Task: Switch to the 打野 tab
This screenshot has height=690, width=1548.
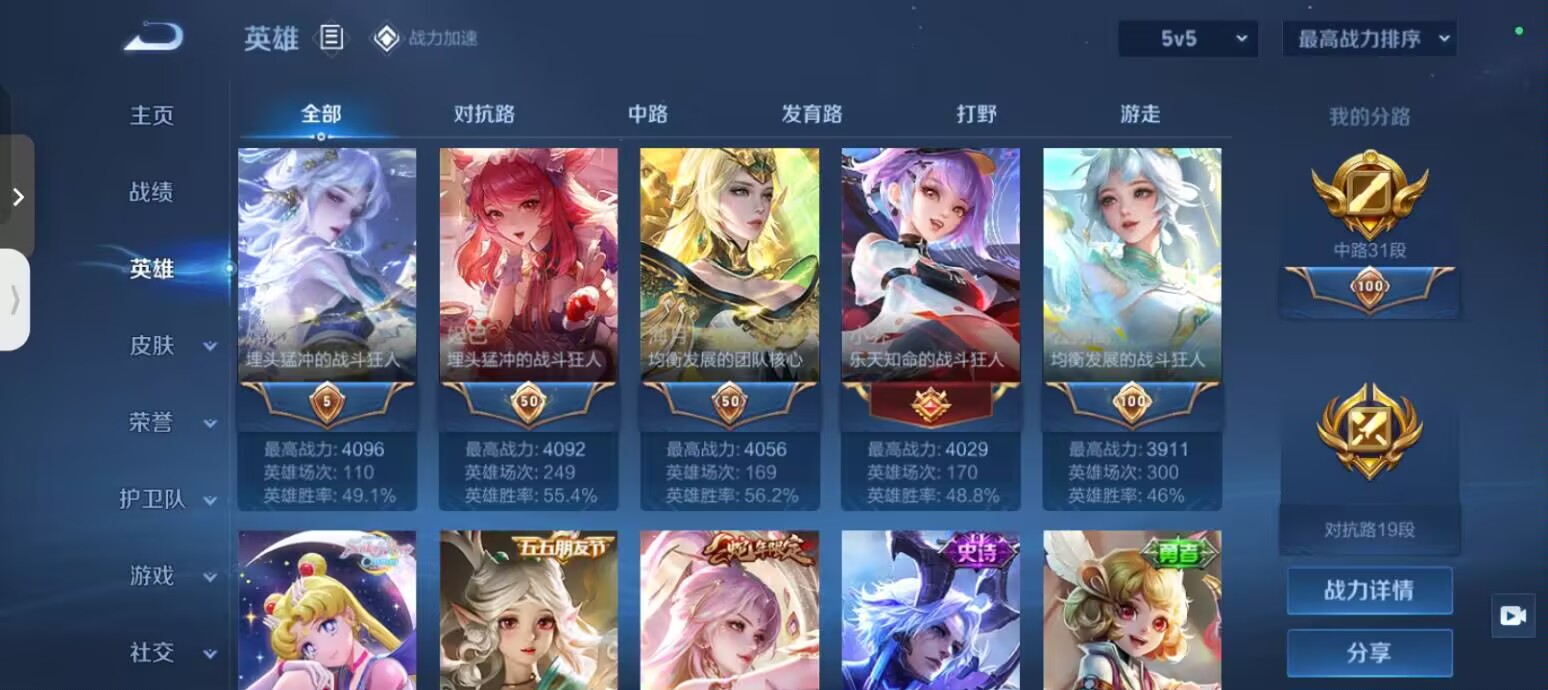Action: [976, 114]
